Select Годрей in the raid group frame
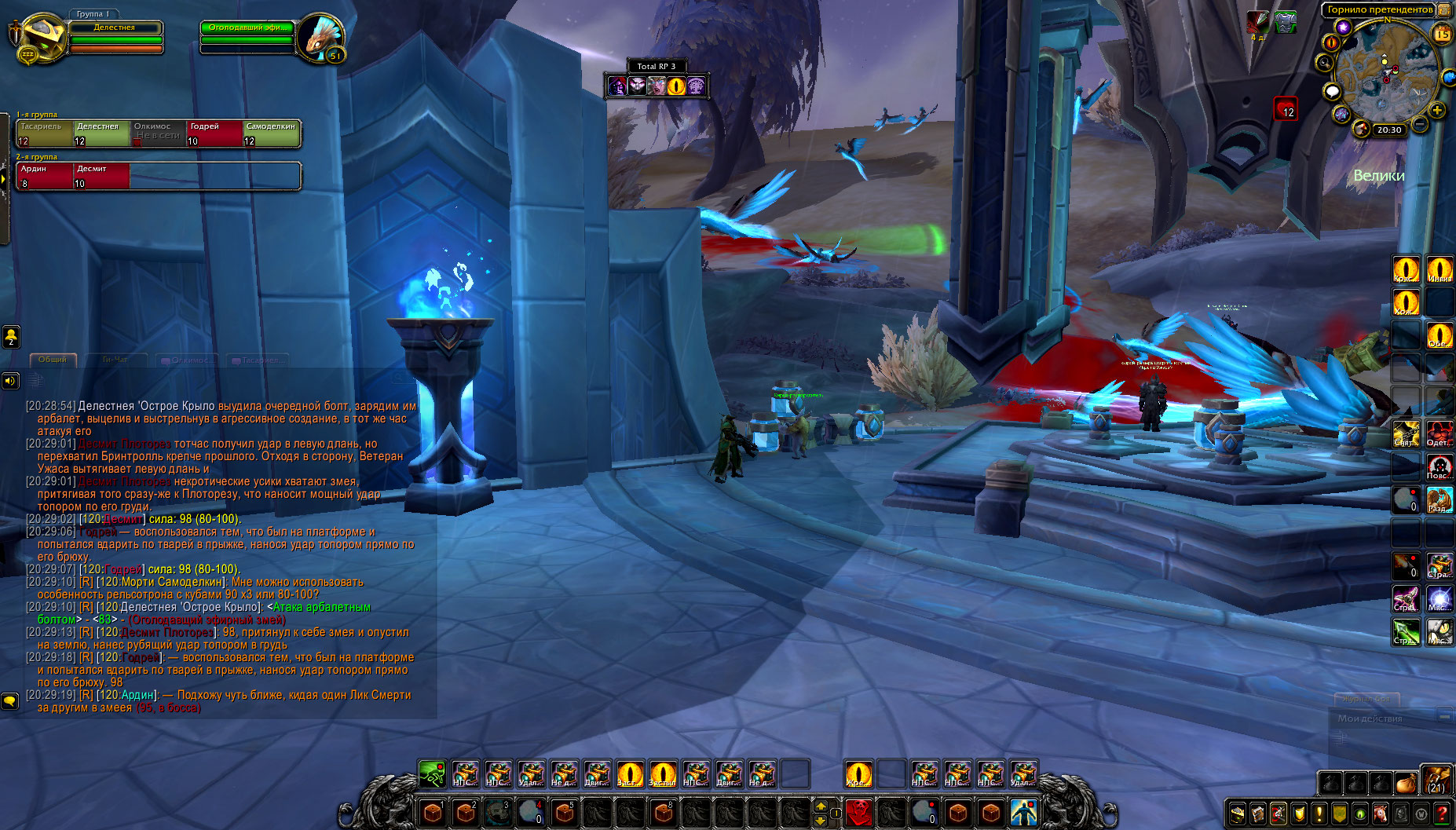1456x830 pixels. point(214,133)
